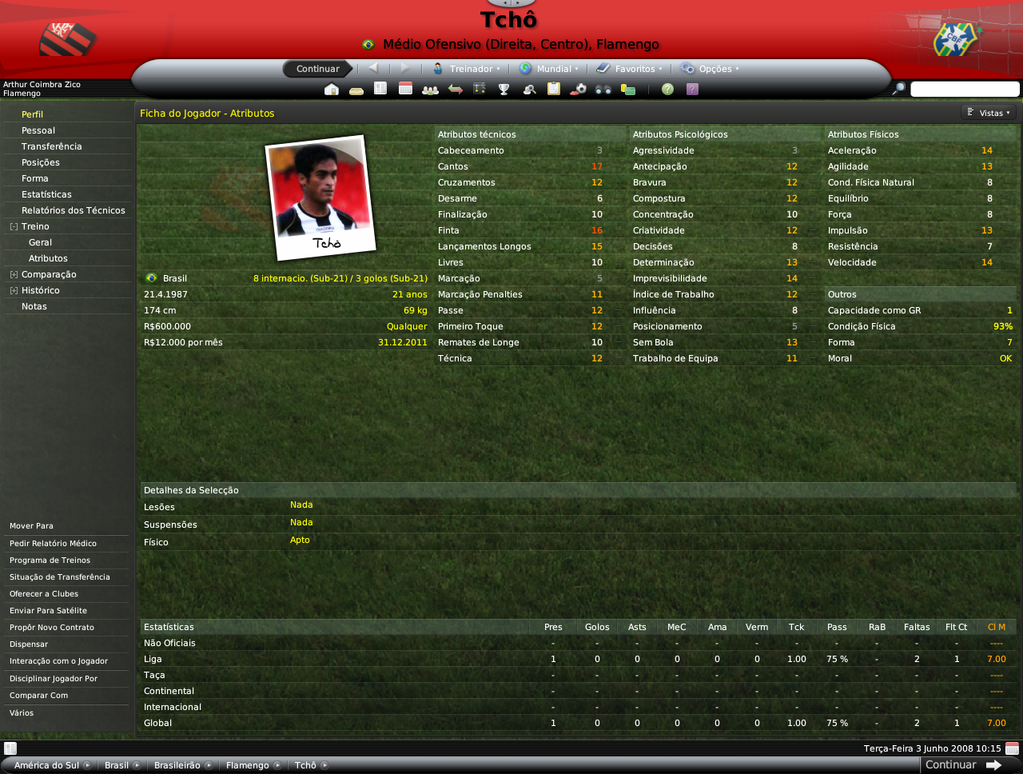Open the Opções dropdown menu

tap(713, 69)
